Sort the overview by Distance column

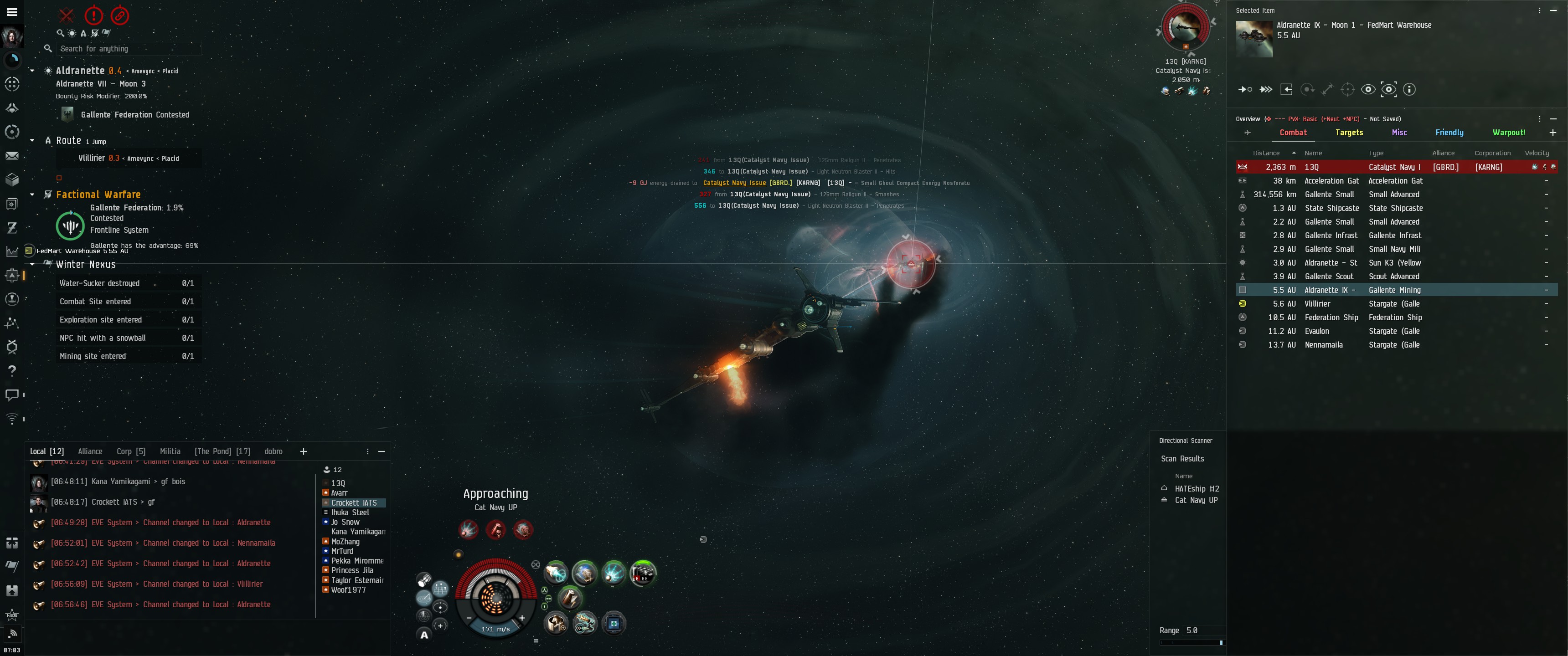(x=1266, y=154)
